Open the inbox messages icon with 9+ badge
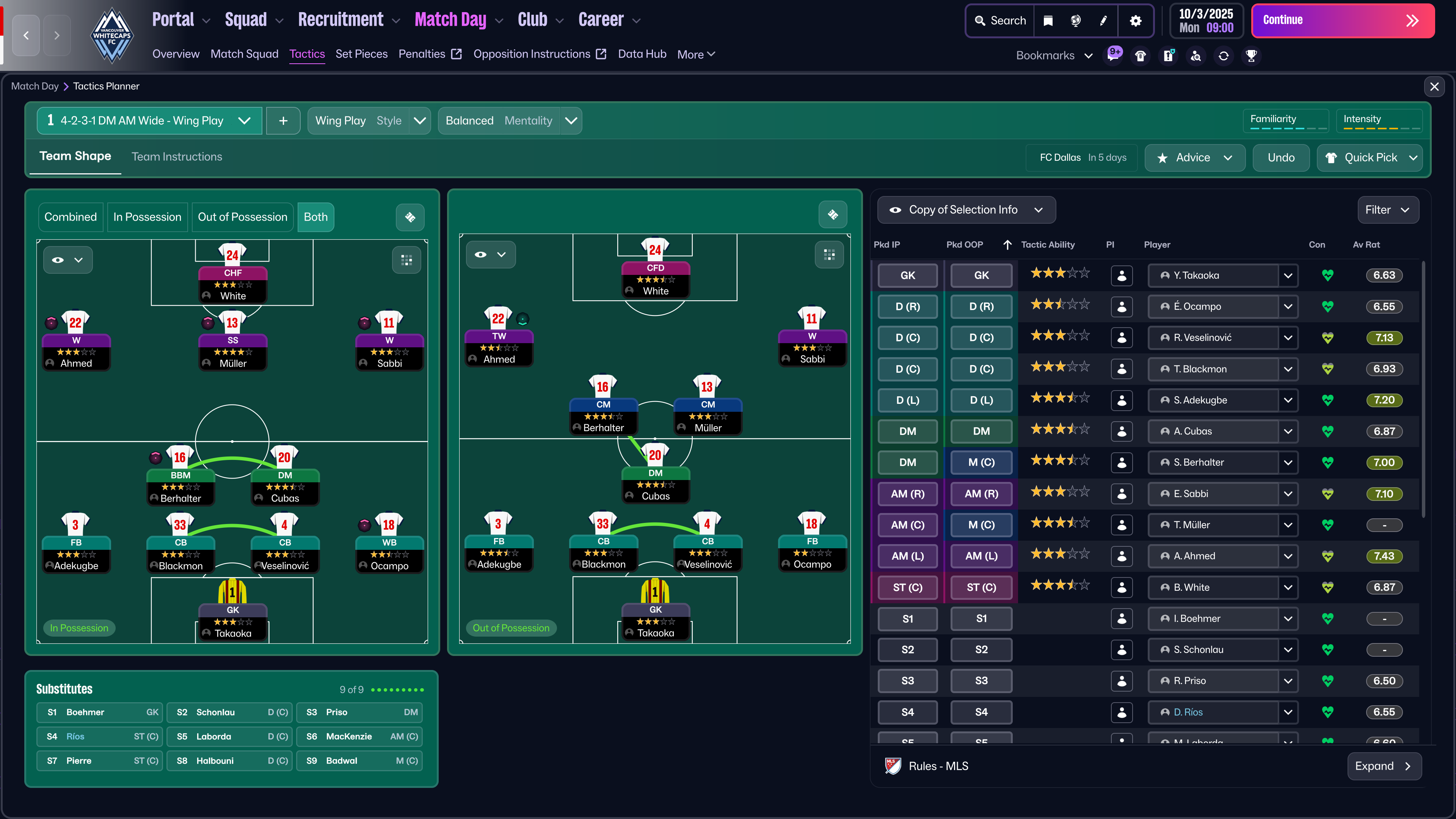 pyautogui.click(x=1114, y=55)
